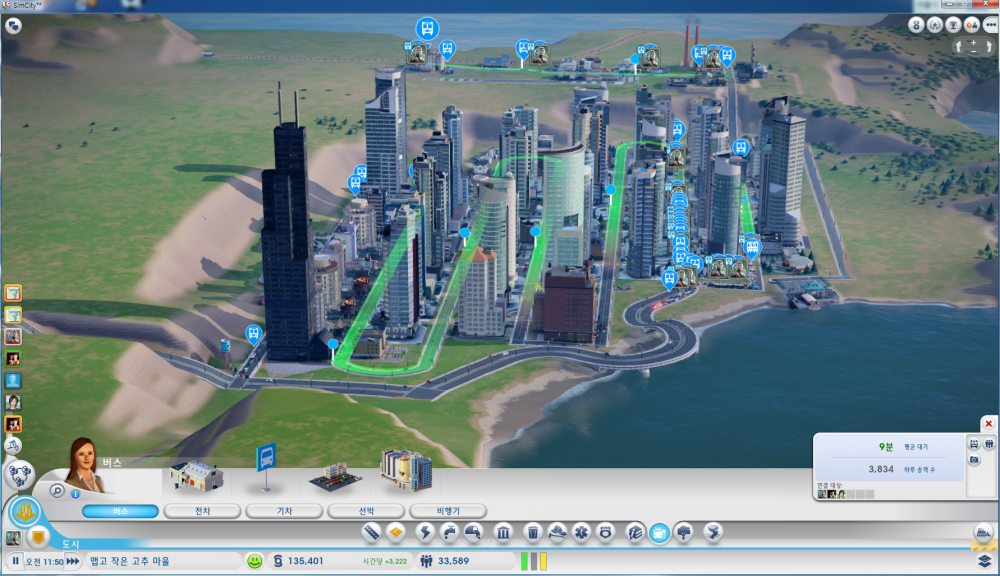Choose the 비행기 (airplane) tab

(448, 511)
